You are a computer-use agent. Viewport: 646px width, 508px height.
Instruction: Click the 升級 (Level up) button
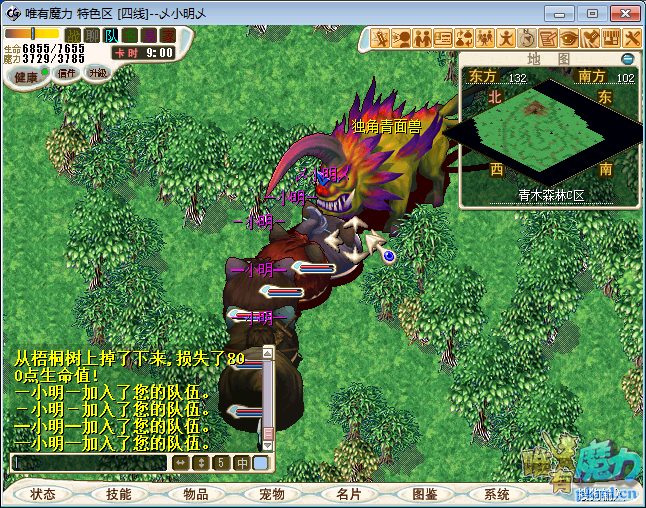click(x=98, y=73)
